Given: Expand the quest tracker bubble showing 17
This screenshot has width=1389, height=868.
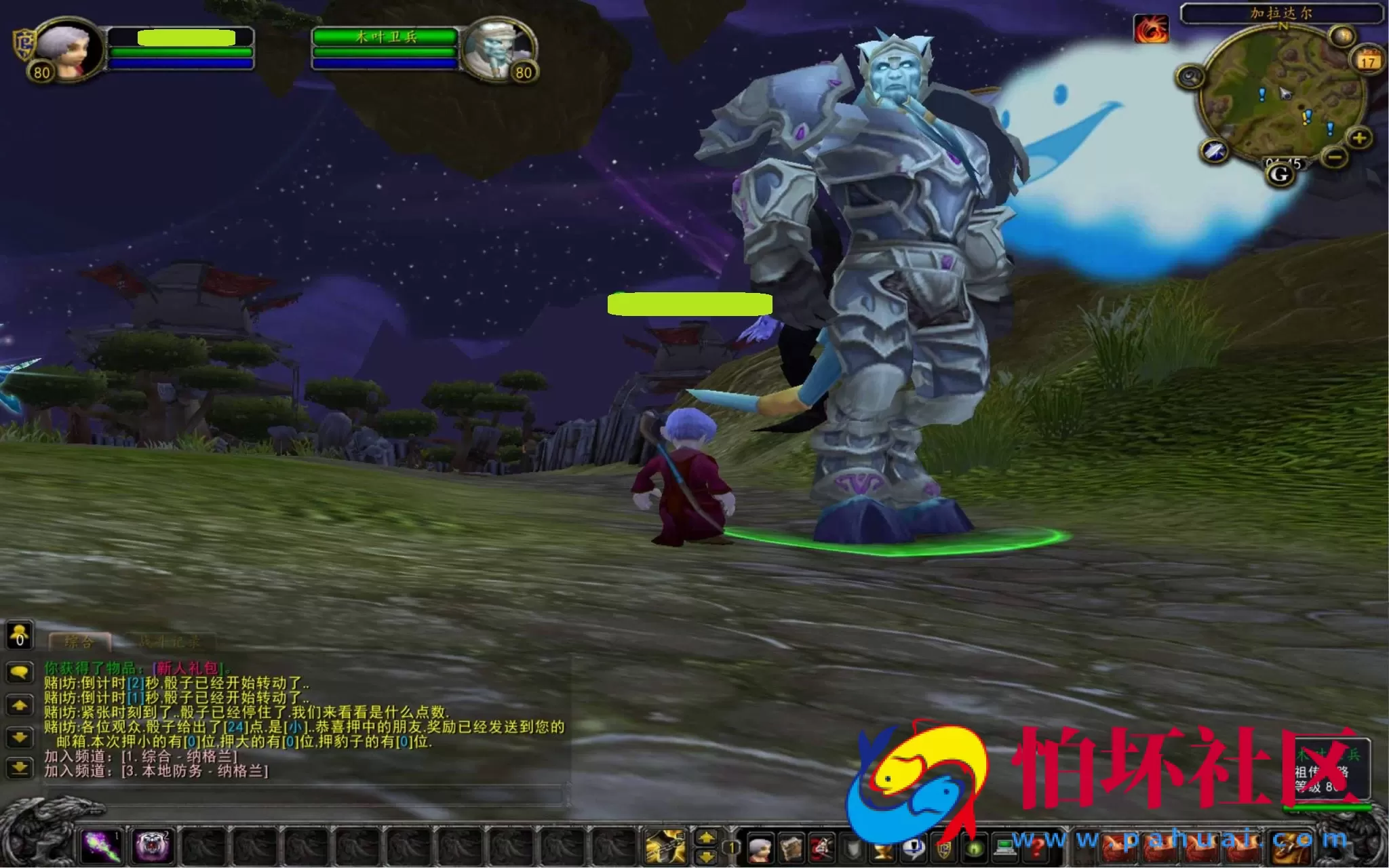Looking at the screenshot, I should [1368, 61].
